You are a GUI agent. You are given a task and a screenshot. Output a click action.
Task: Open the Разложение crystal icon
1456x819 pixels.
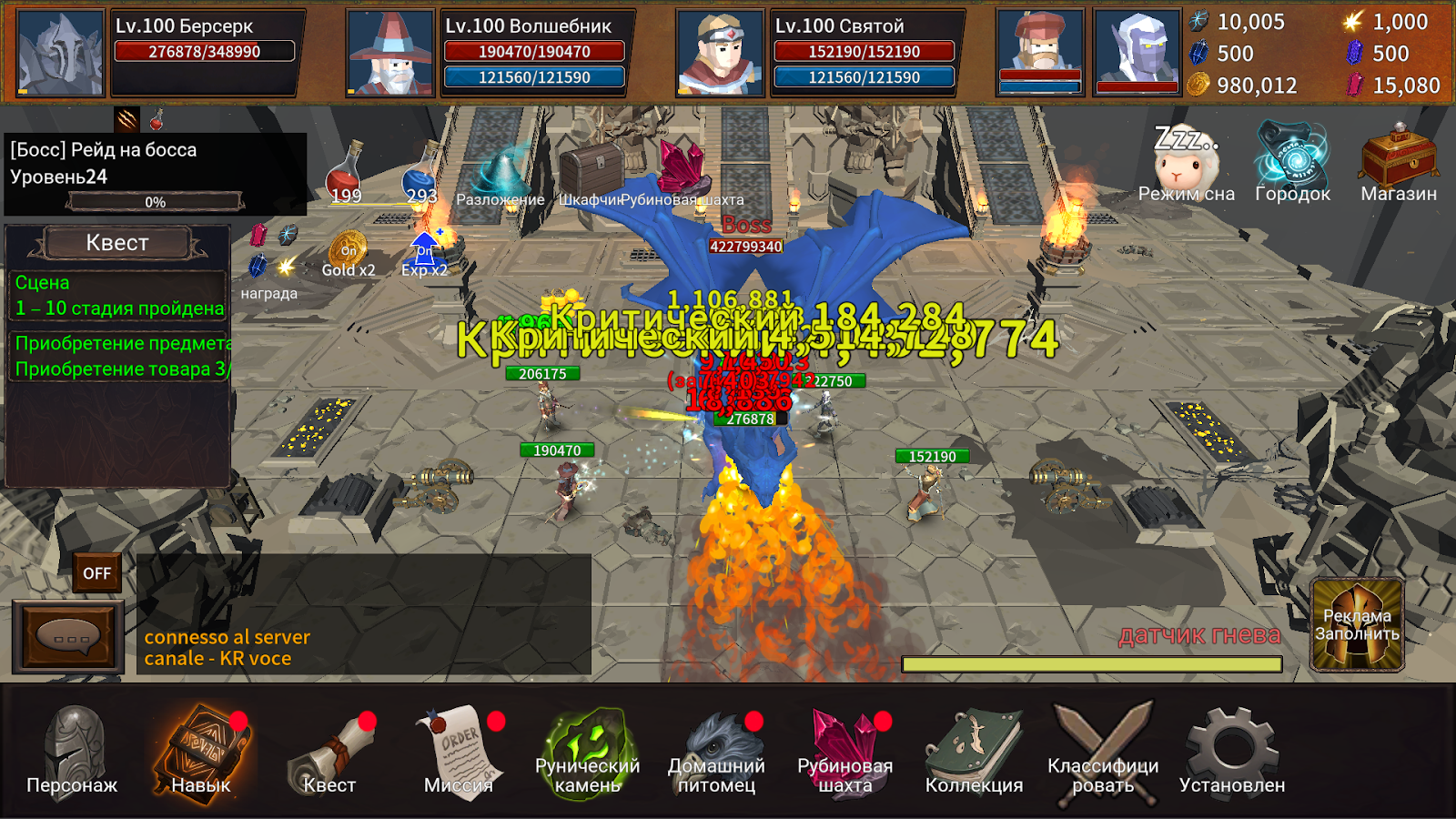pyautogui.click(x=500, y=175)
